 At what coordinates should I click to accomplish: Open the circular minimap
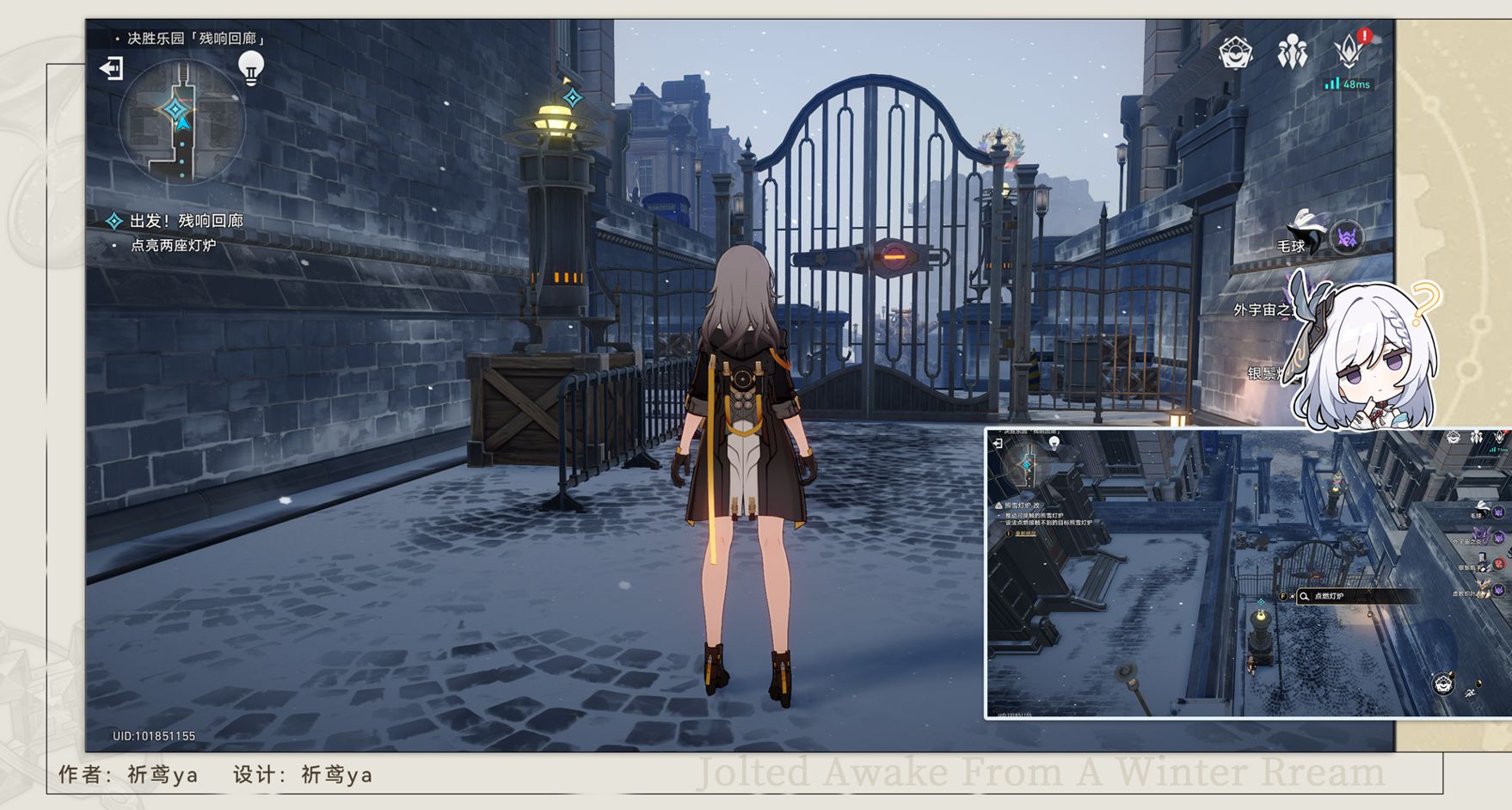click(181, 122)
